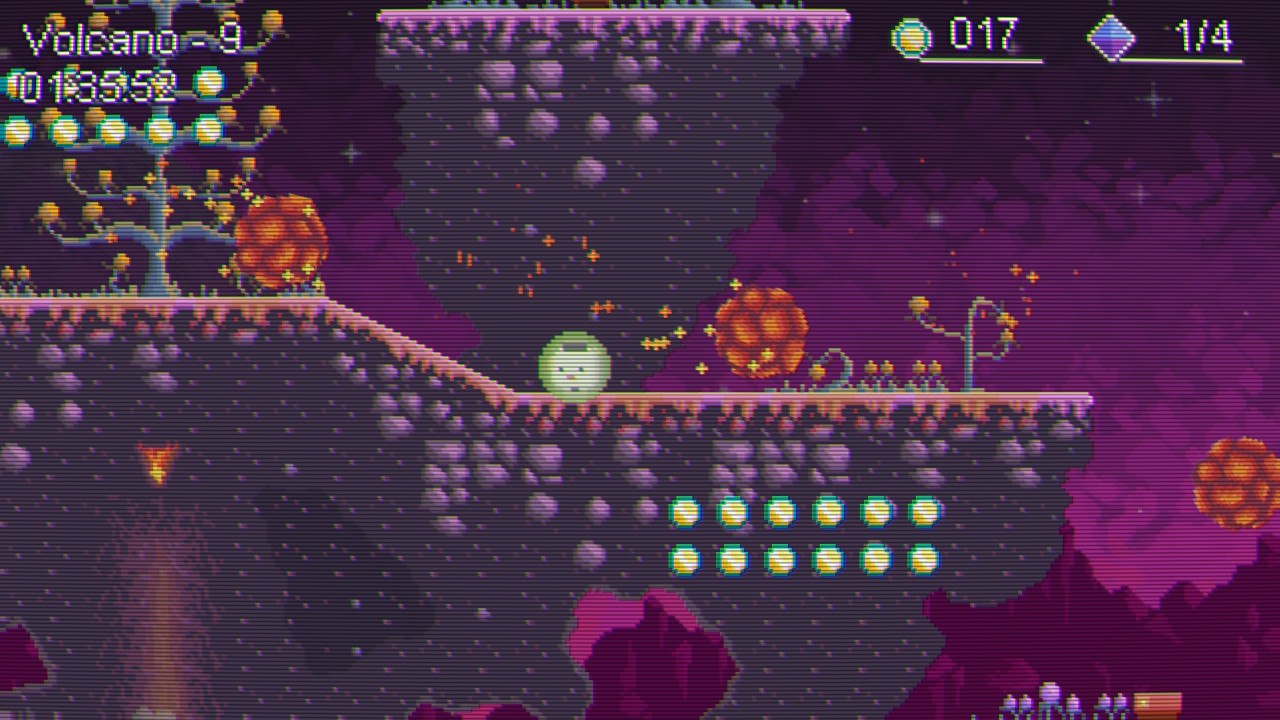
Task: Click the lava fireball near the top-left tree
Action: [283, 240]
